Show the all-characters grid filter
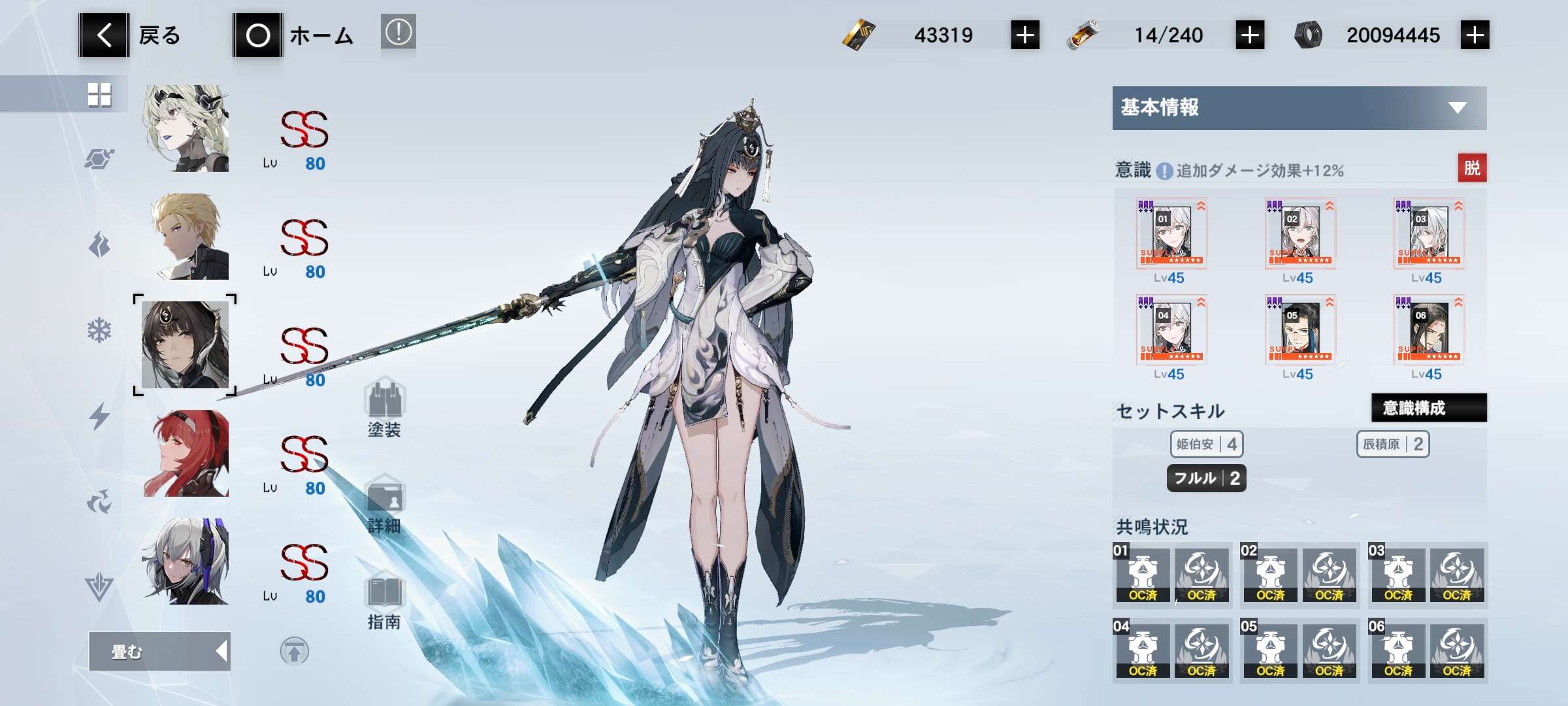 tap(99, 95)
